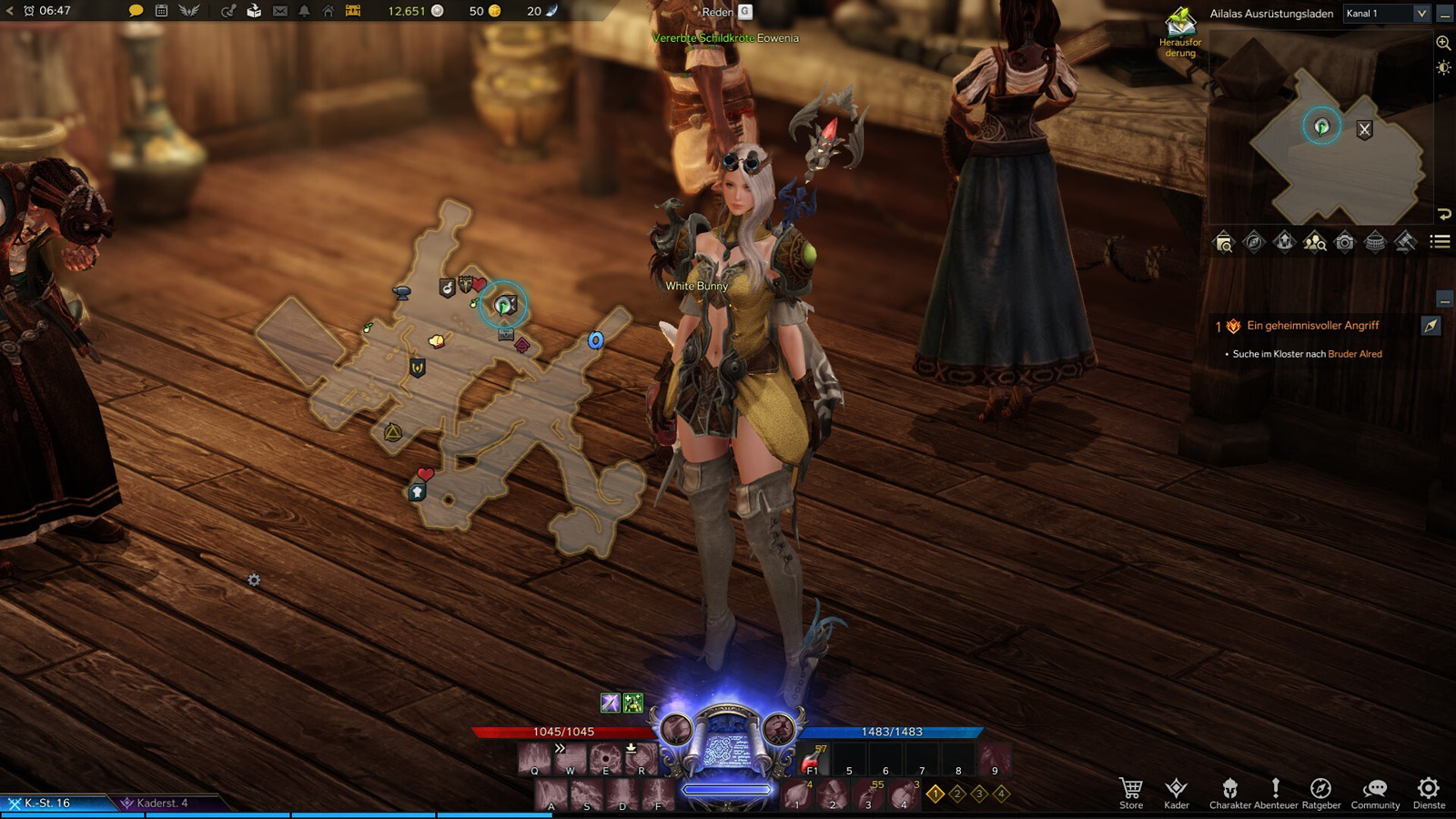Open the camera screenshot mode under the minimap
This screenshot has width=1456, height=819.
coord(1345,242)
